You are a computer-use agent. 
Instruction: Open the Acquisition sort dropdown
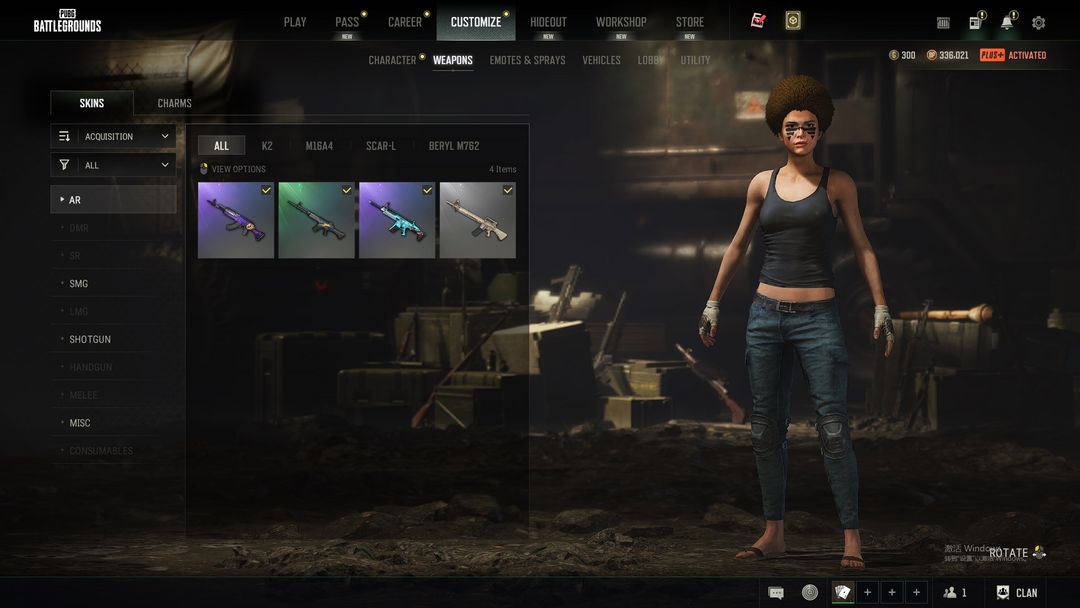pos(114,136)
